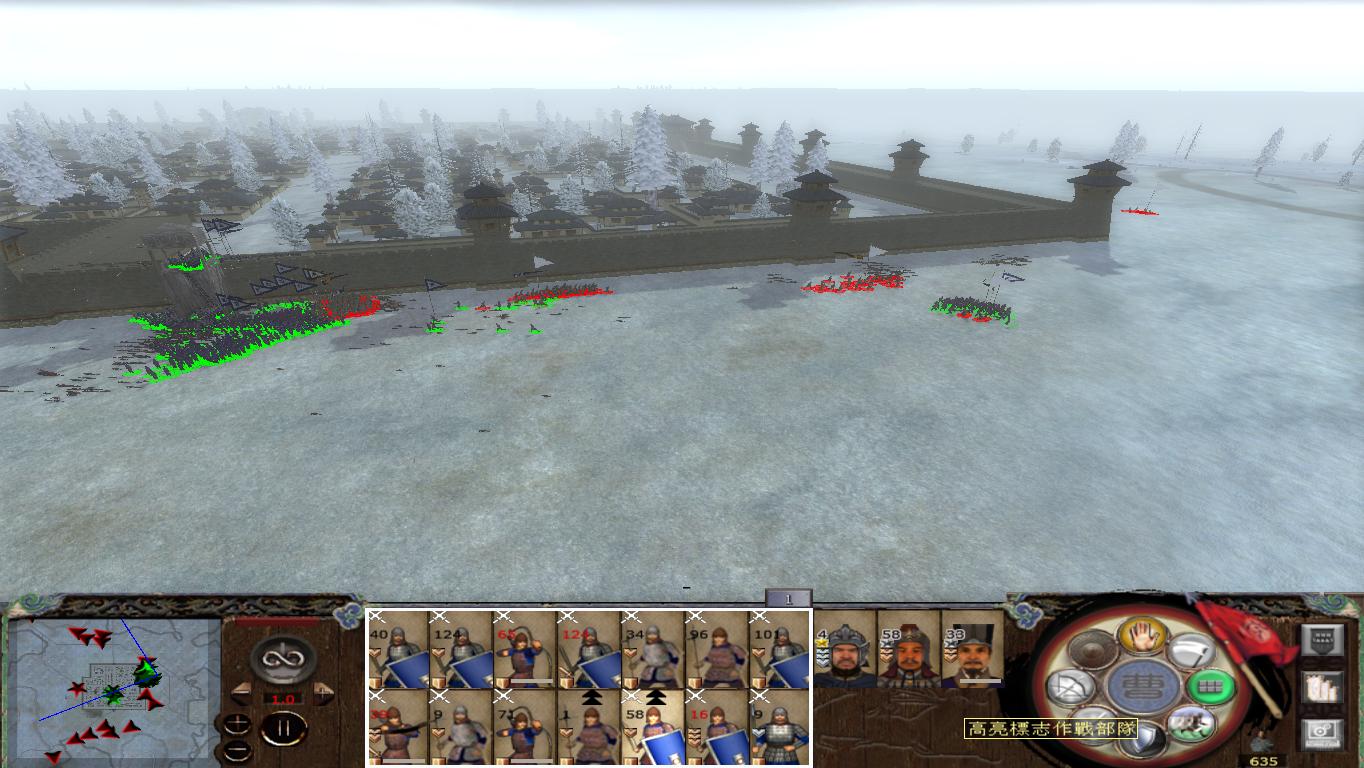1364x768 pixels.
Task: Click the battle speed 1.0 display
Action: [x=283, y=698]
